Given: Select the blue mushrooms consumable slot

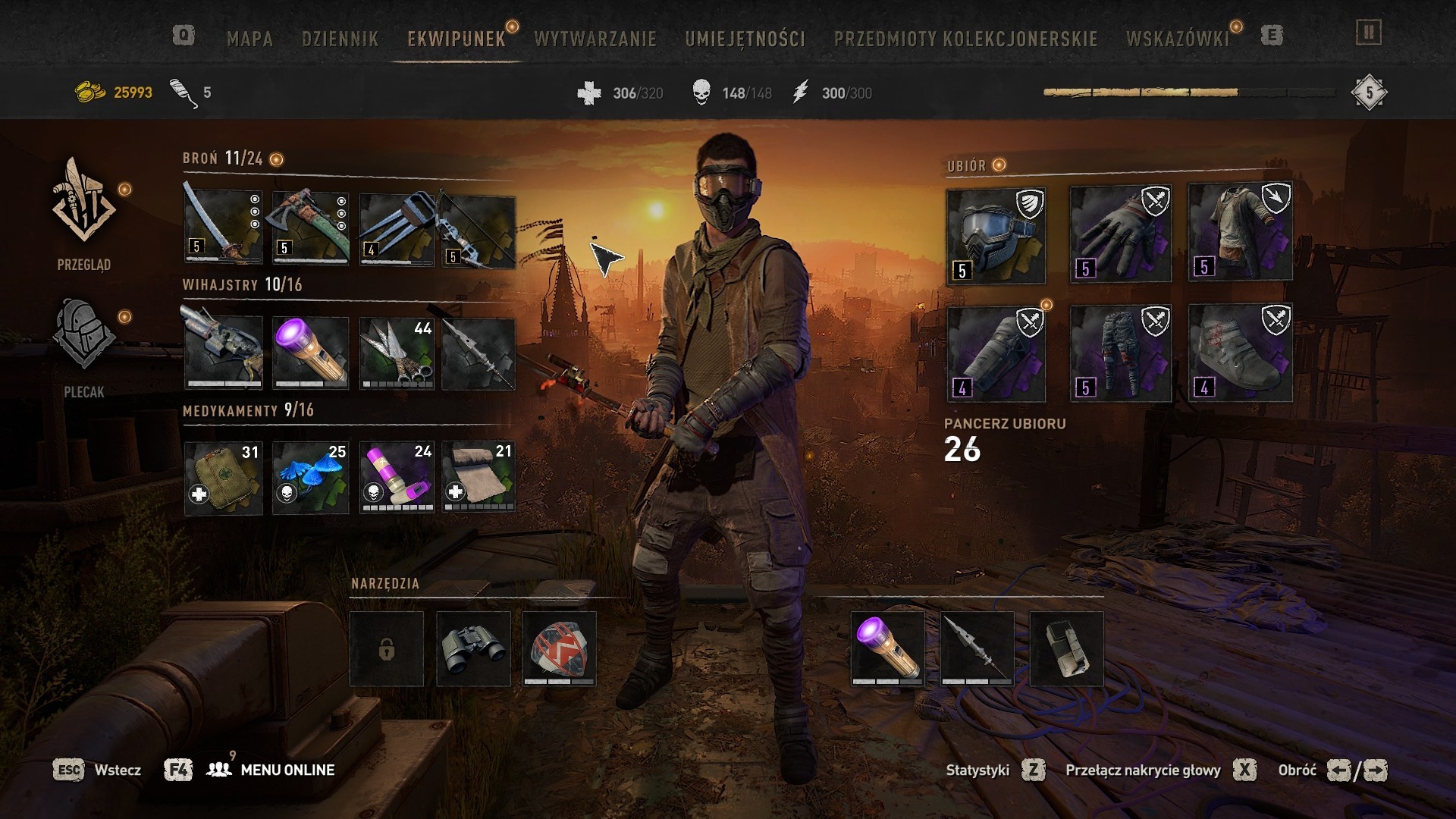Looking at the screenshot, I should pos(311,478).
